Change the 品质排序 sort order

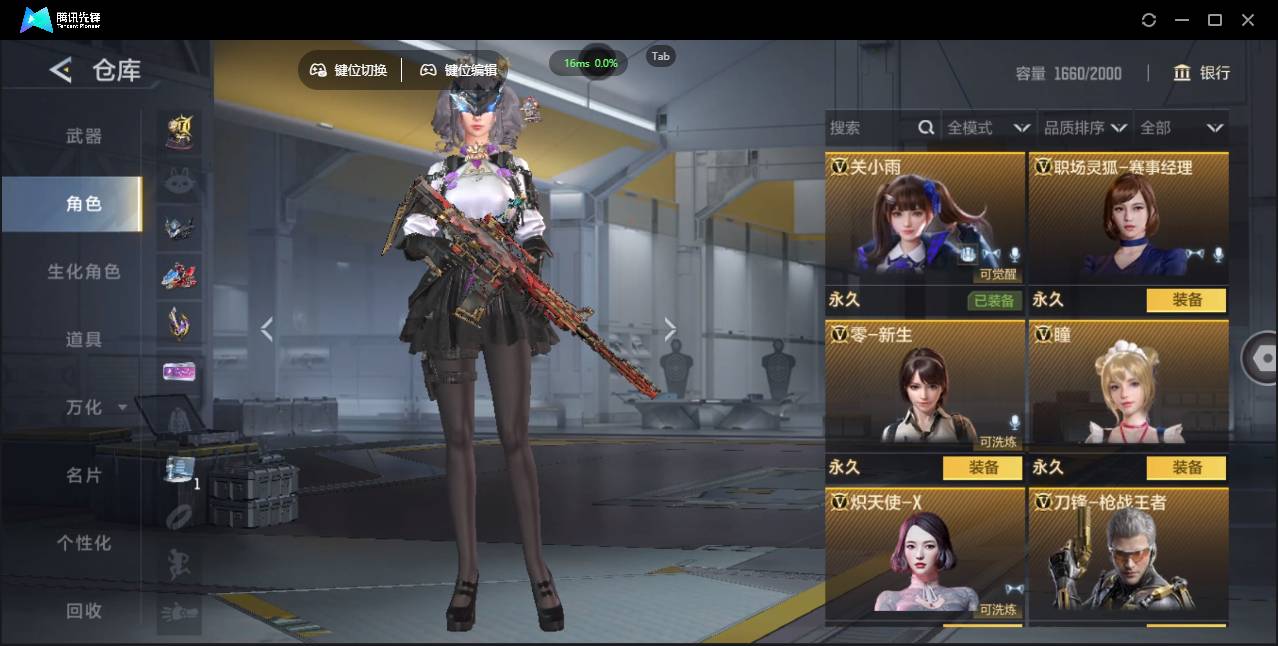(x=1085, y=128)
